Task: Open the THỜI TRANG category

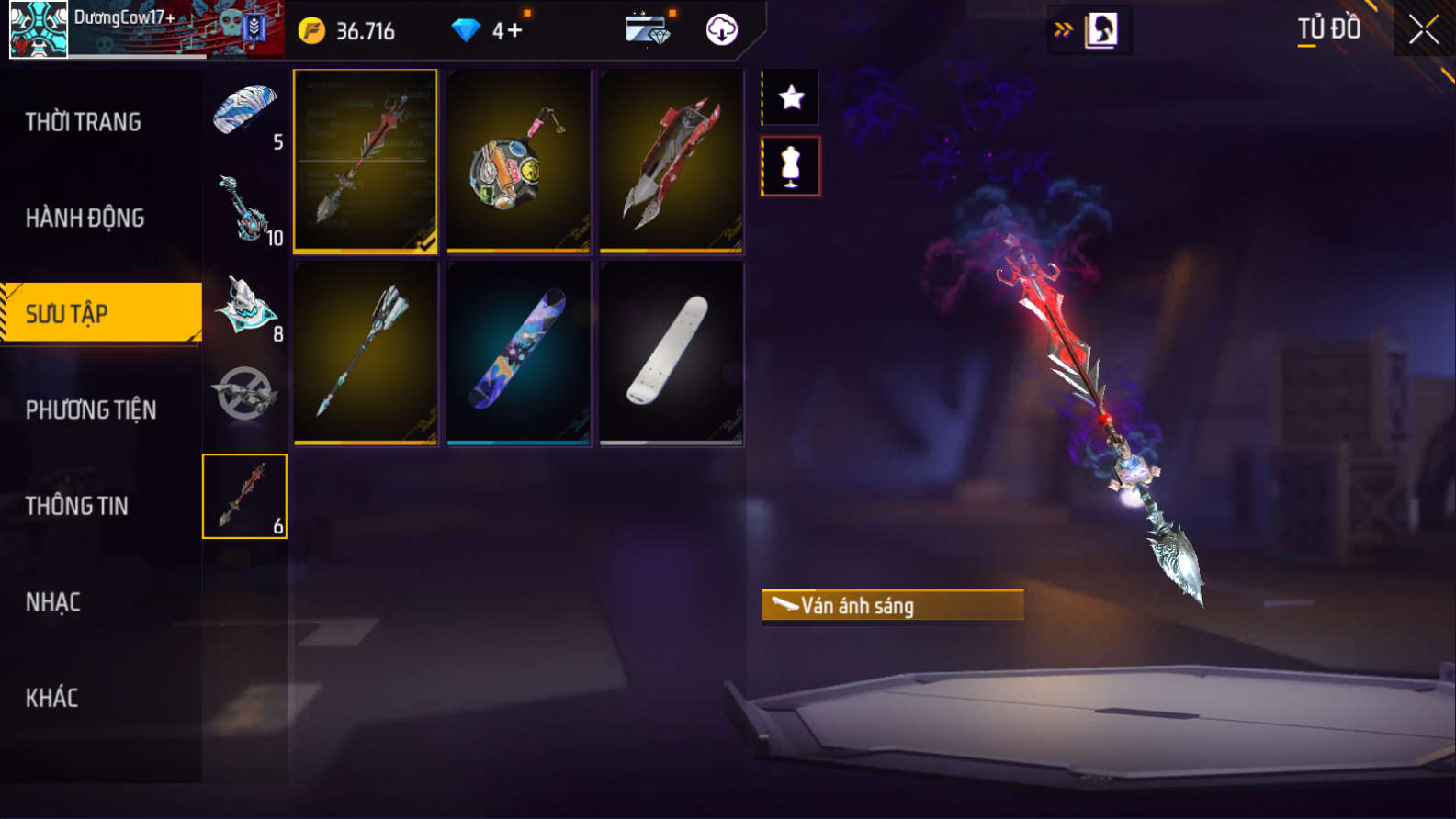Action: [x=84, y=122]
